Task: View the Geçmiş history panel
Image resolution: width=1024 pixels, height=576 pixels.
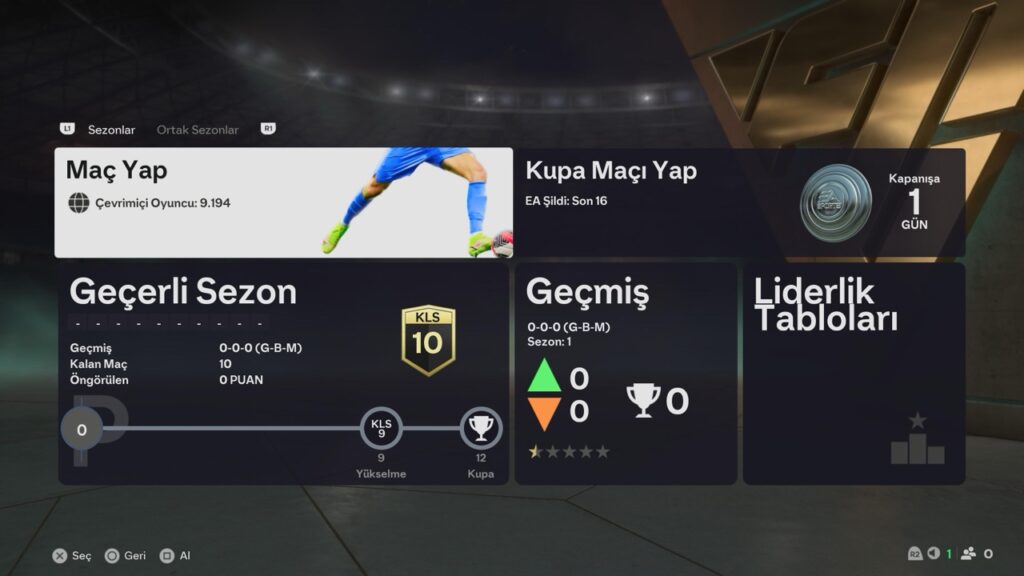Action: (625, 374)
